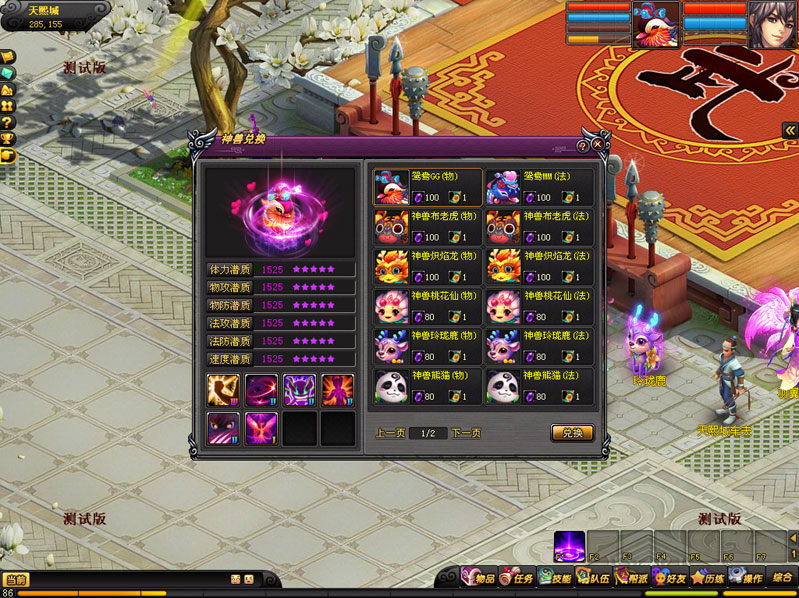799x598 pixels.
Task: Open the 技能 skills menu
Action: point(555,578)
